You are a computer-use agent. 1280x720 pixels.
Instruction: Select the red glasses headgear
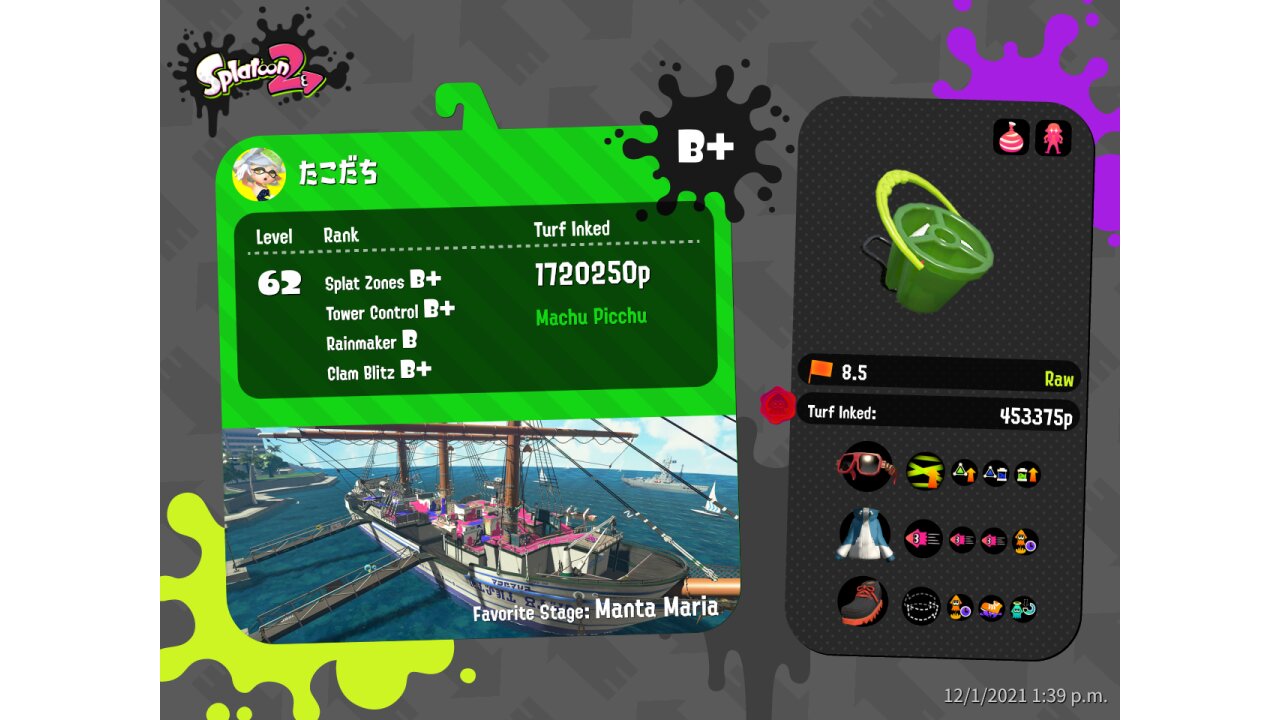click(866, 466)
